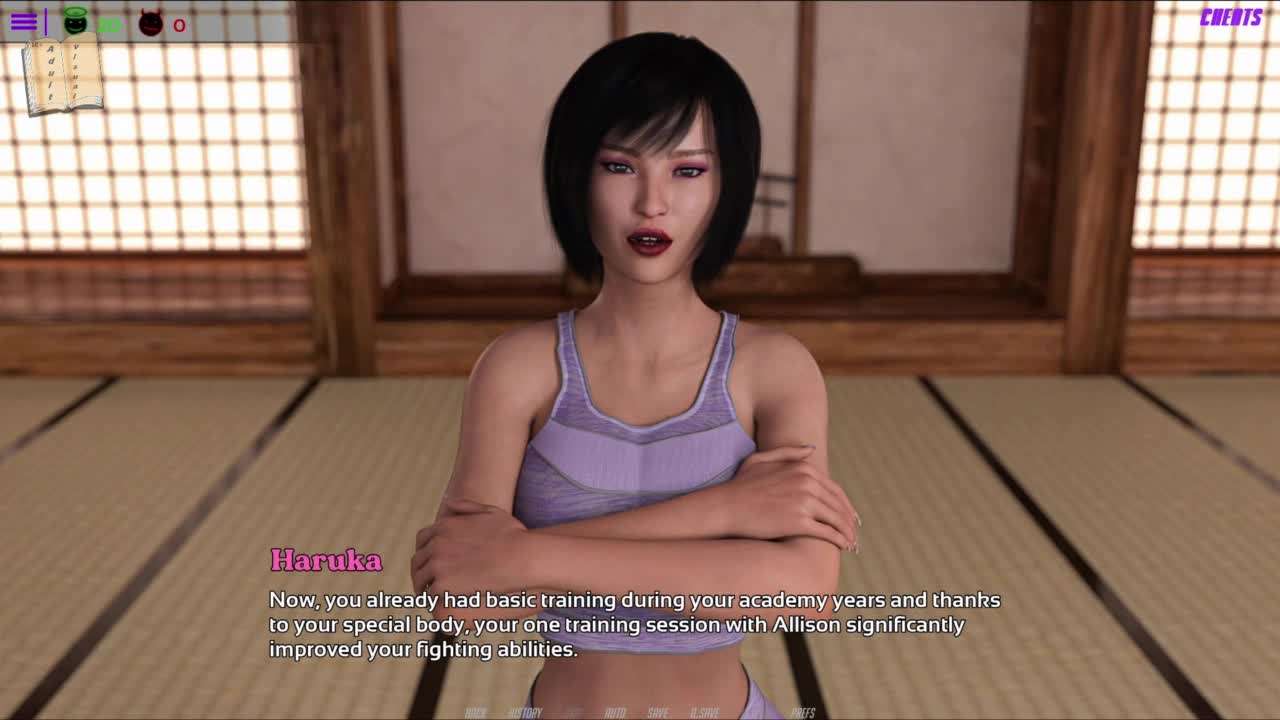This screenshot has height=720, width=1280.
Task: Click the green angel face icon
Action: [75, 21]
